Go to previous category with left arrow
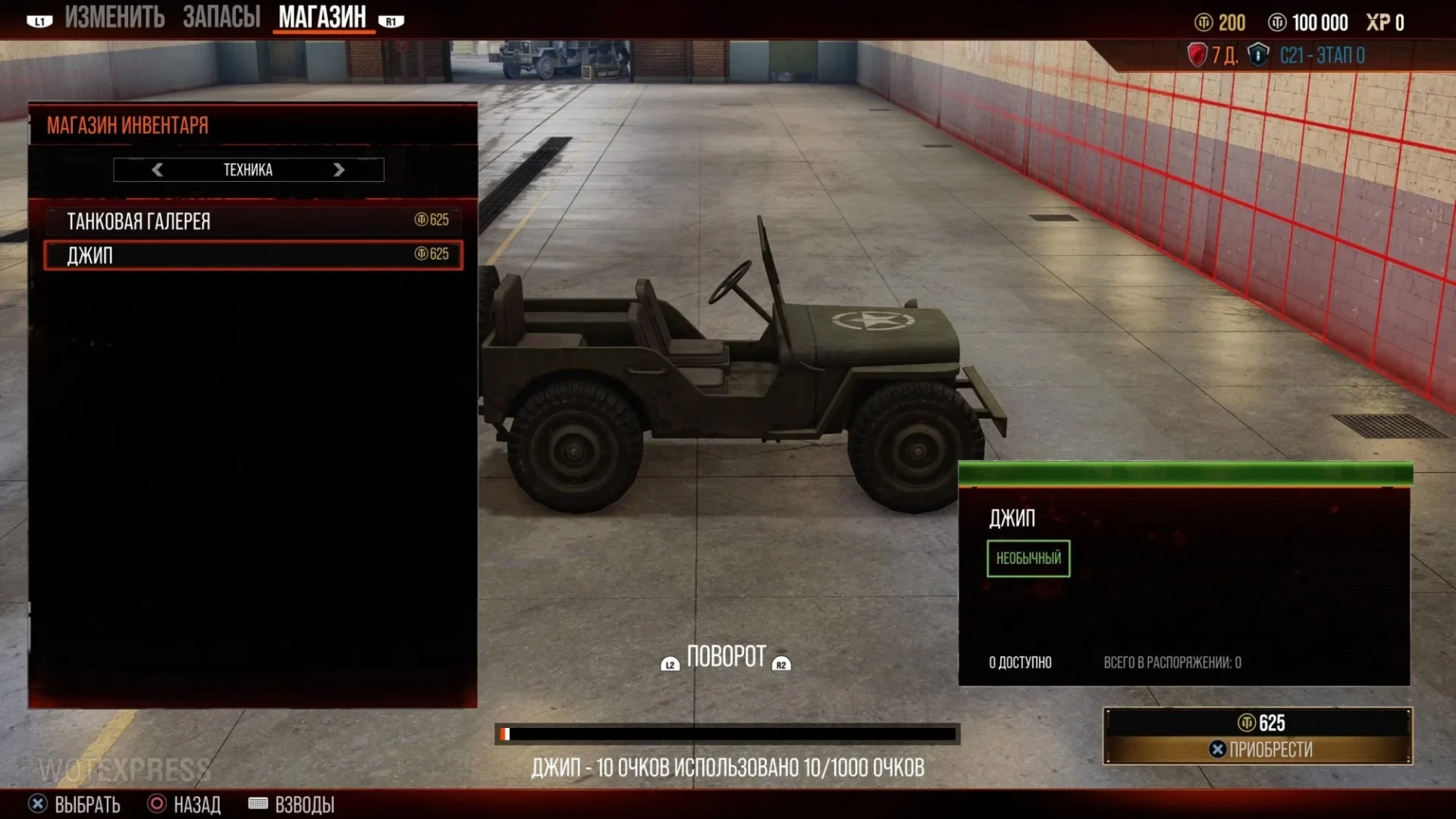This screenshot has height=819, width=1456. [x=157, y=170]
